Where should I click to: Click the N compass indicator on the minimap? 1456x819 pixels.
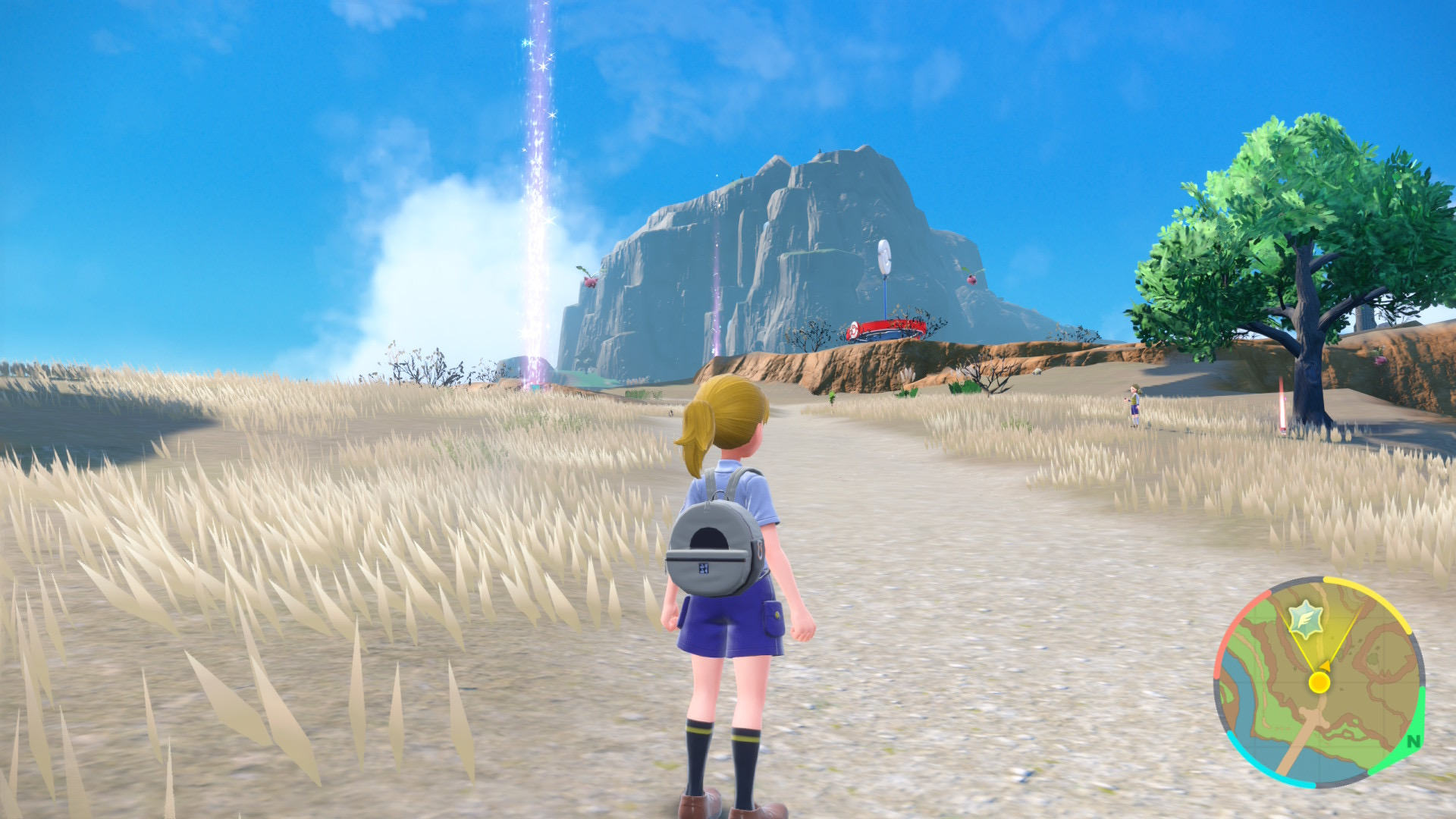coord(1413,742)
